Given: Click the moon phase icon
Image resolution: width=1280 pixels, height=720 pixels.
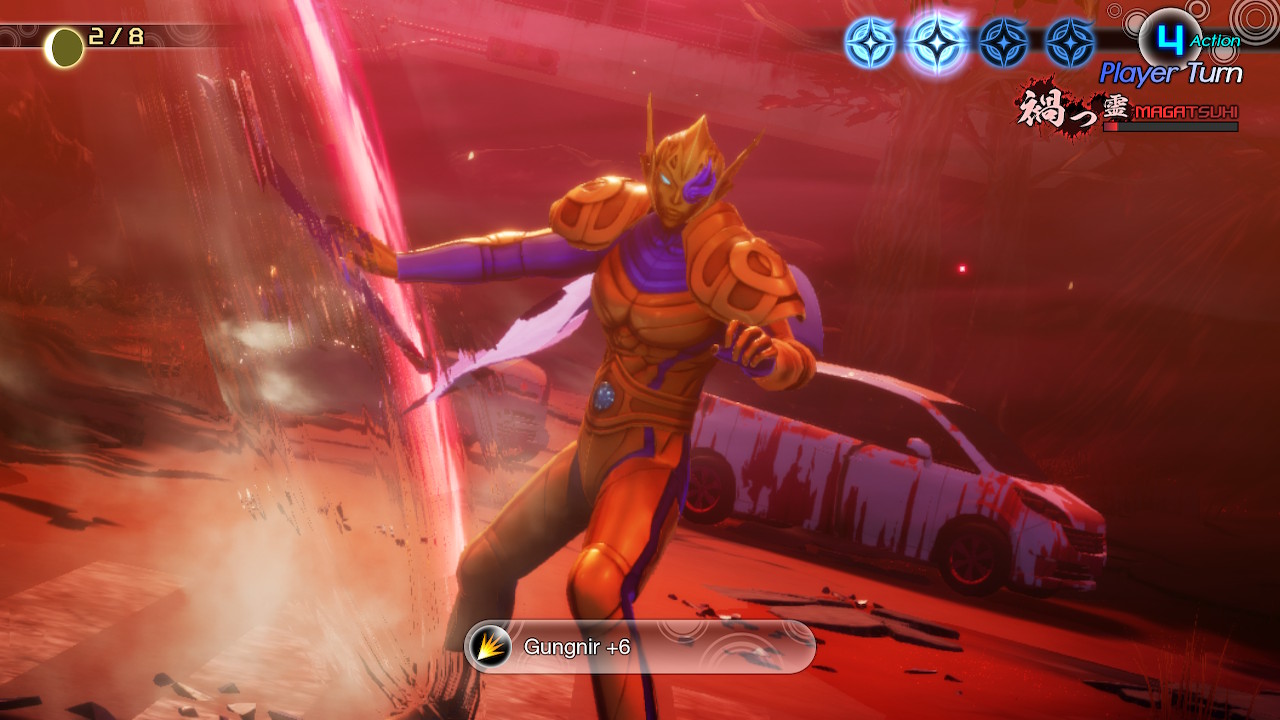Looking at the screenshot, I should 66,47.
